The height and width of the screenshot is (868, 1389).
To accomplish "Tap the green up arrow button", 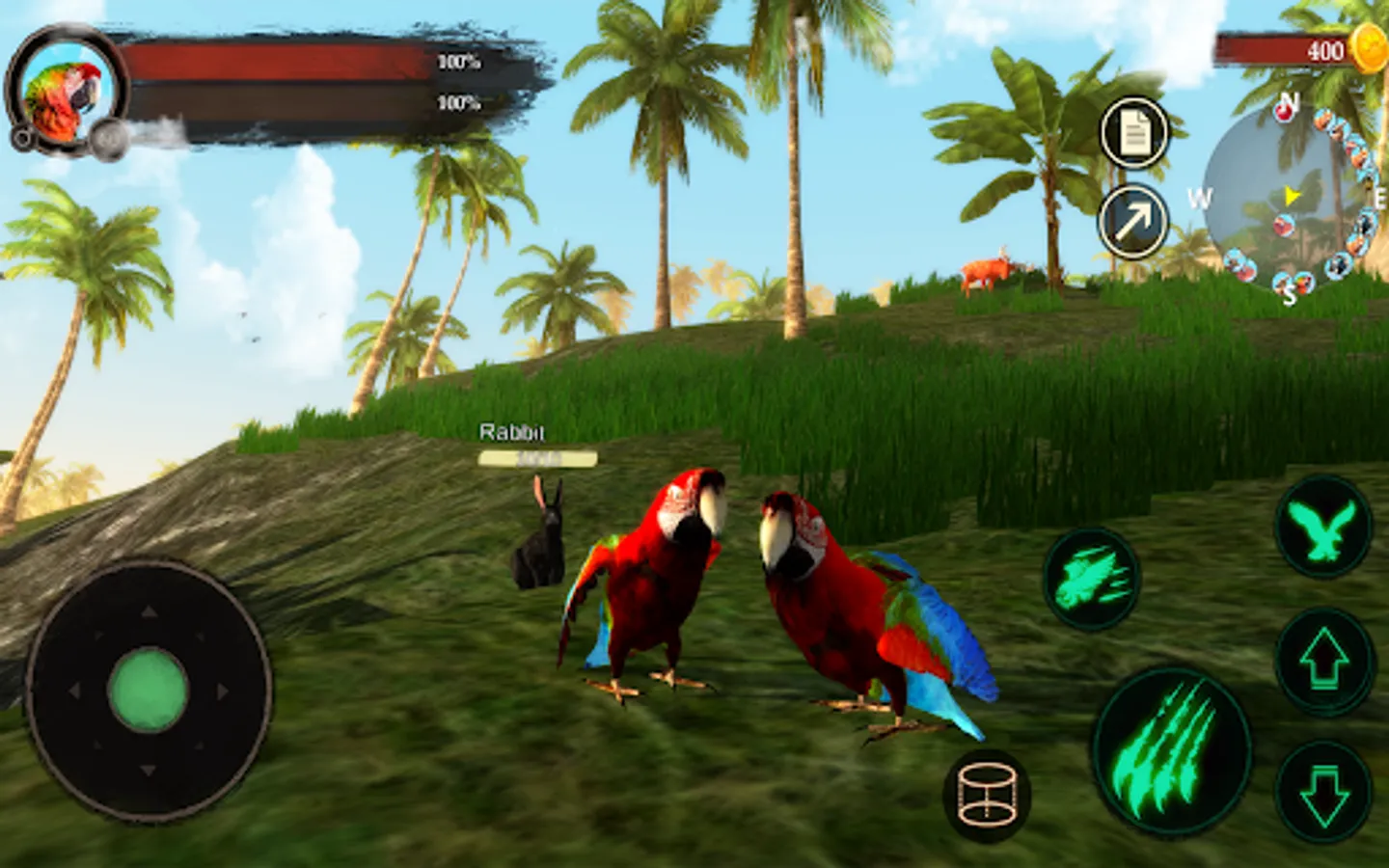I will pyautogui.click(x=1323, y=663).
